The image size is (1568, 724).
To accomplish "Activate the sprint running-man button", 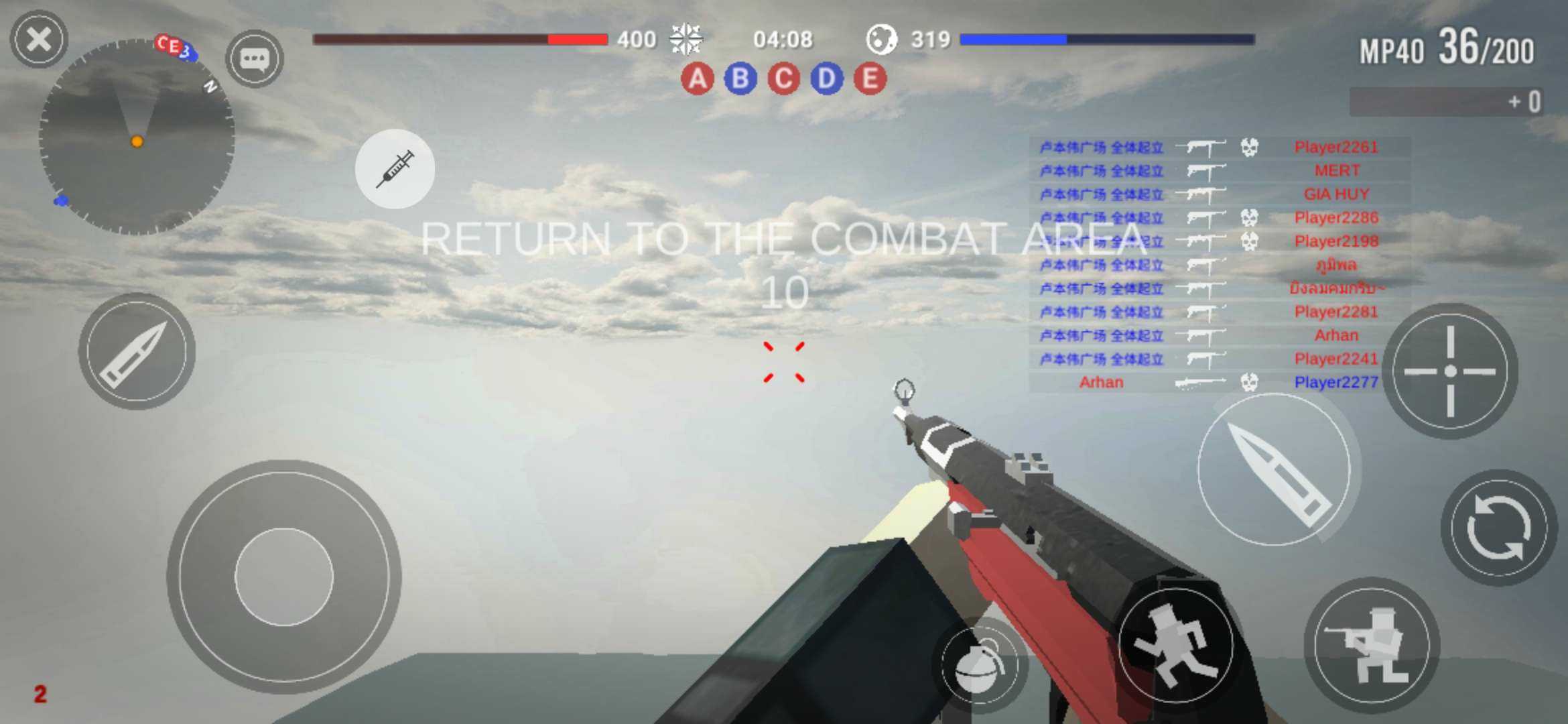I will [1176, 645].
